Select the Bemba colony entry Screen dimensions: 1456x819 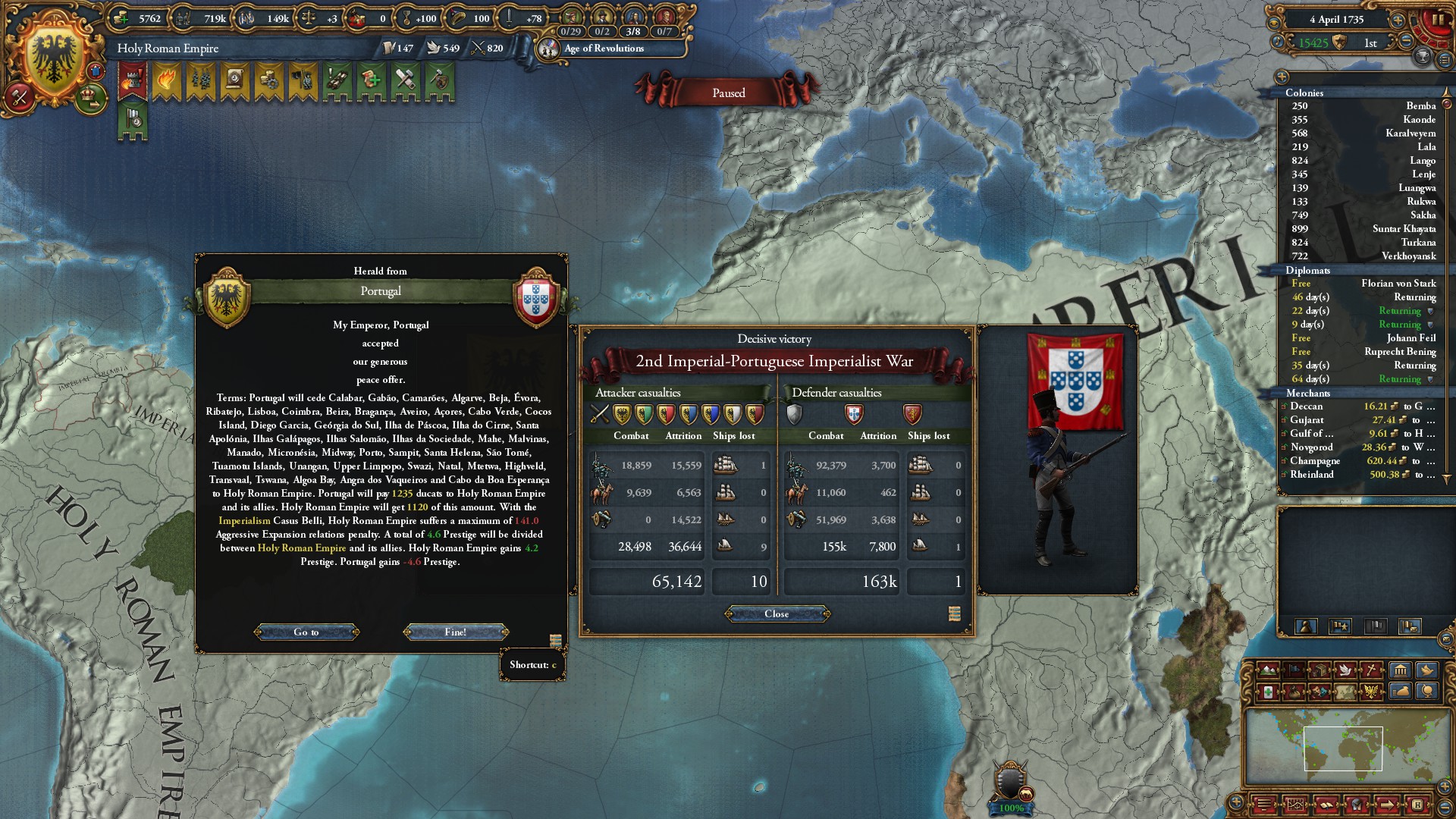[x=1363, y=106]
